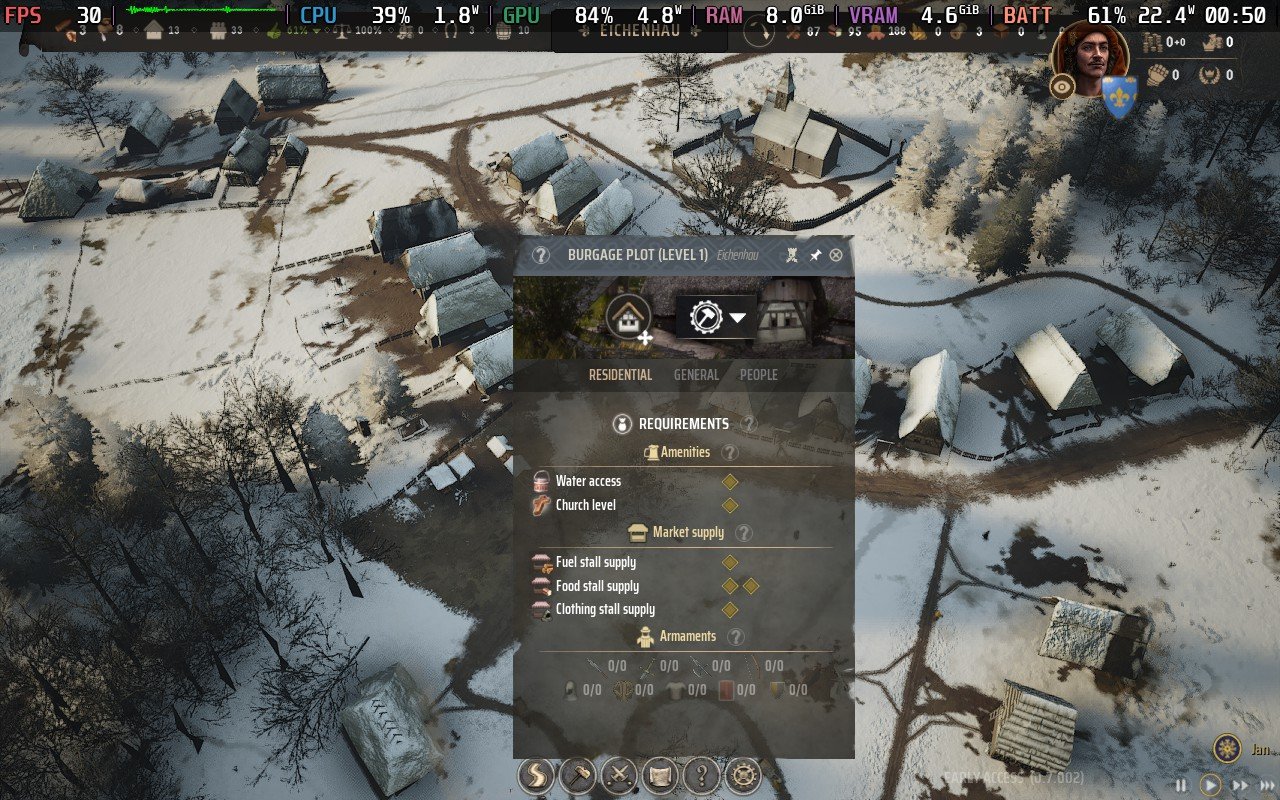Screen dimensions: 1280x800
Task: Open the parchment map button
Action: (660, 775)
